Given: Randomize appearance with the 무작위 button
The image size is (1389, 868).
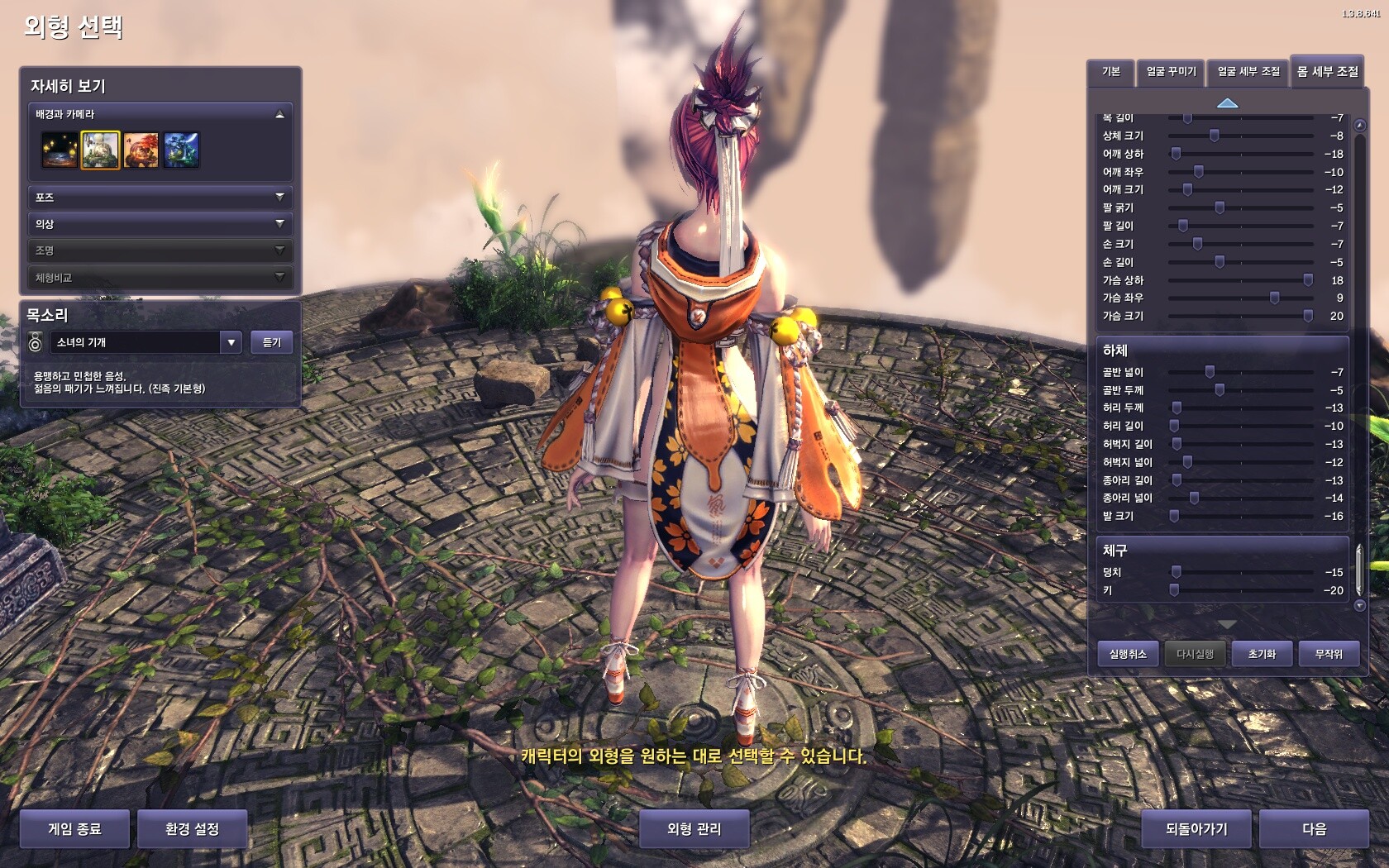Looking at the screenshot, I should (1329, 654).
